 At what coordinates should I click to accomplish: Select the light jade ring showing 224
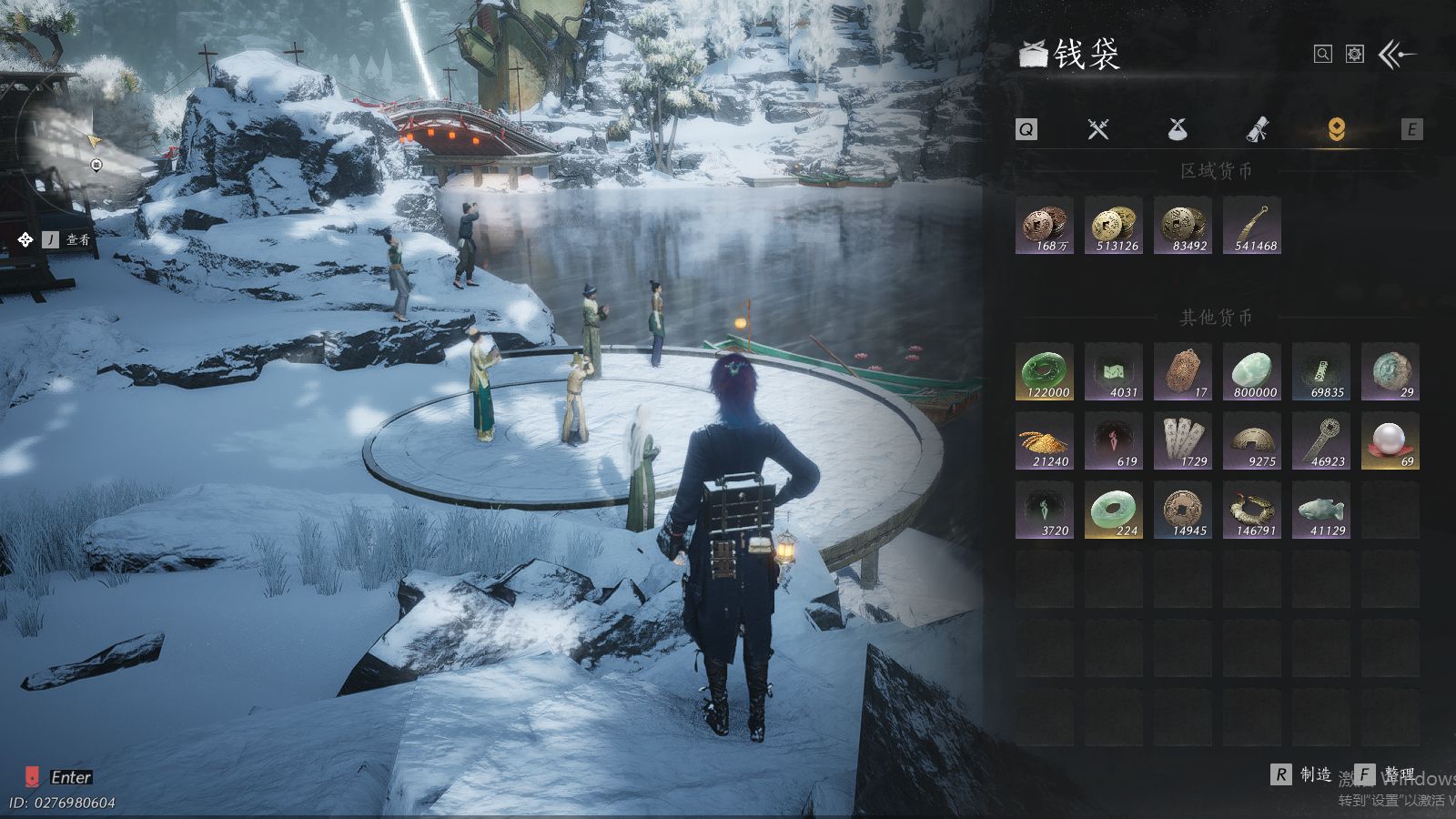(x=1114, y=510)
